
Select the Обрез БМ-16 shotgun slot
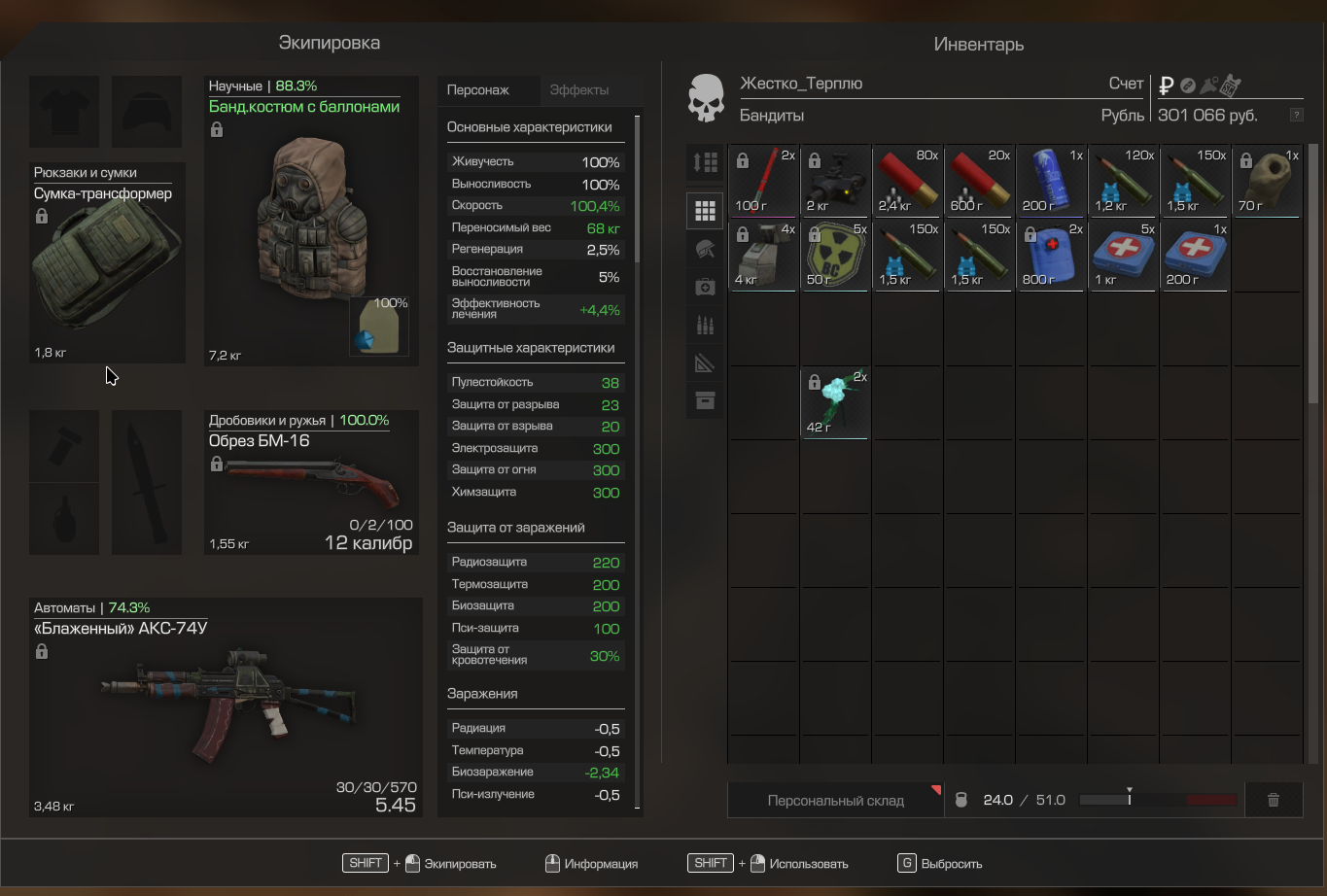click(x=311, y=483)
